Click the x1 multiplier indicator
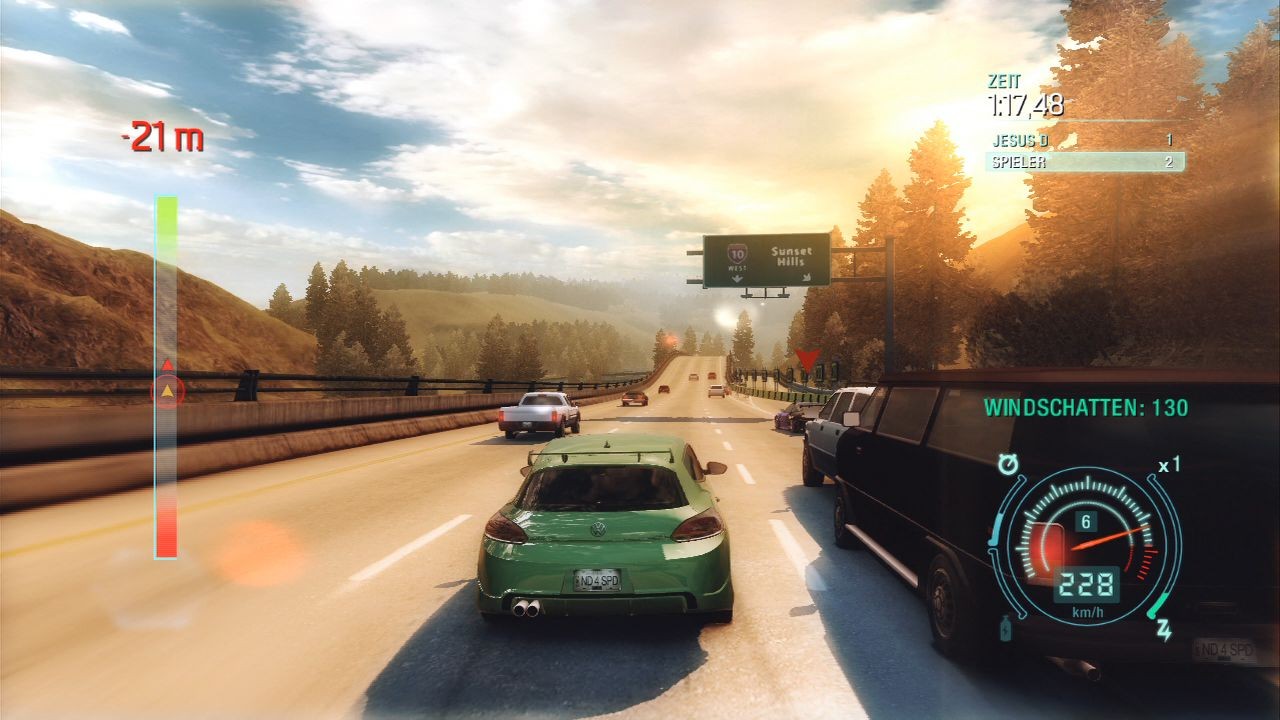This screenshot has width=1280, height=720. [1168, 465]
